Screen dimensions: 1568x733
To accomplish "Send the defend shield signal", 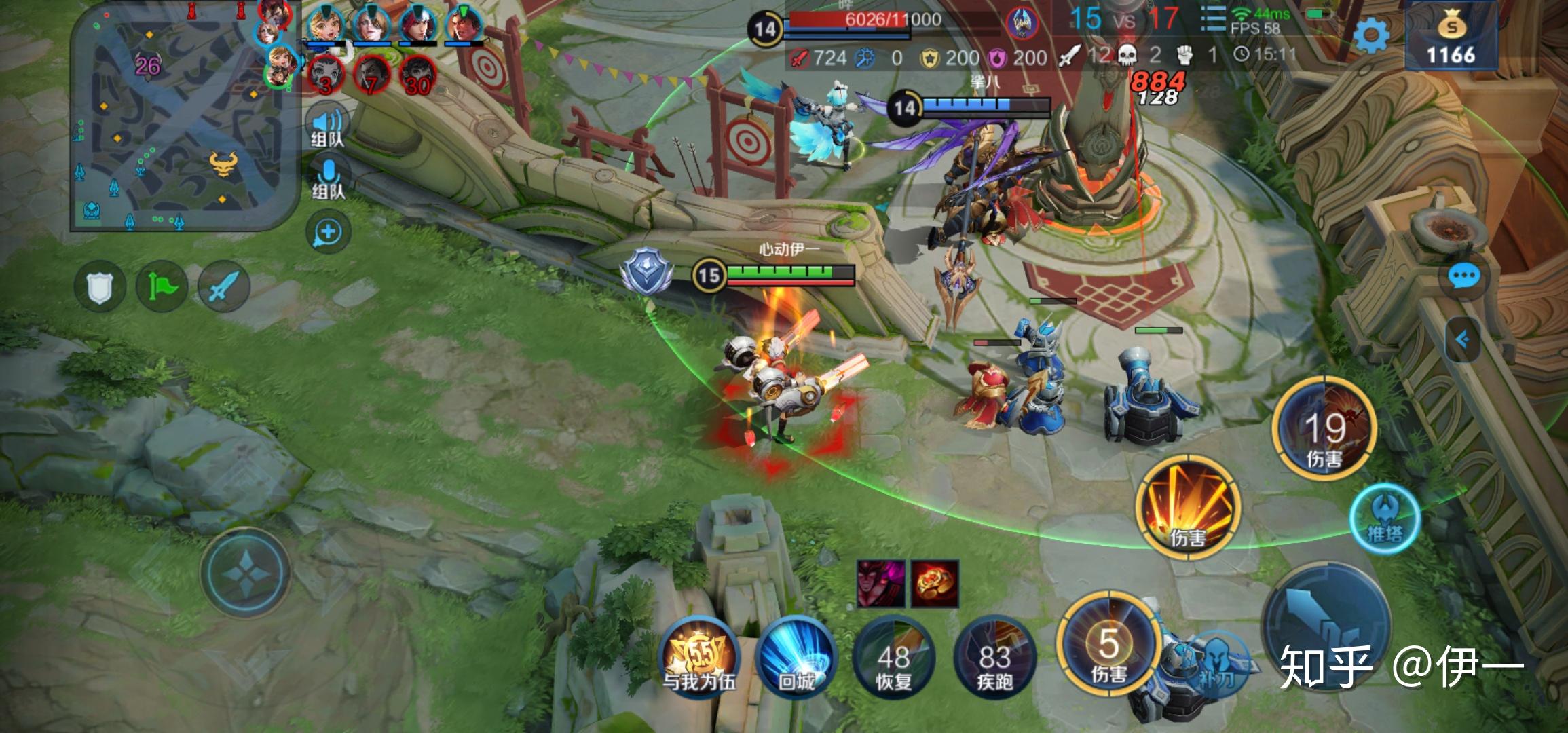I will coord(99,286).
